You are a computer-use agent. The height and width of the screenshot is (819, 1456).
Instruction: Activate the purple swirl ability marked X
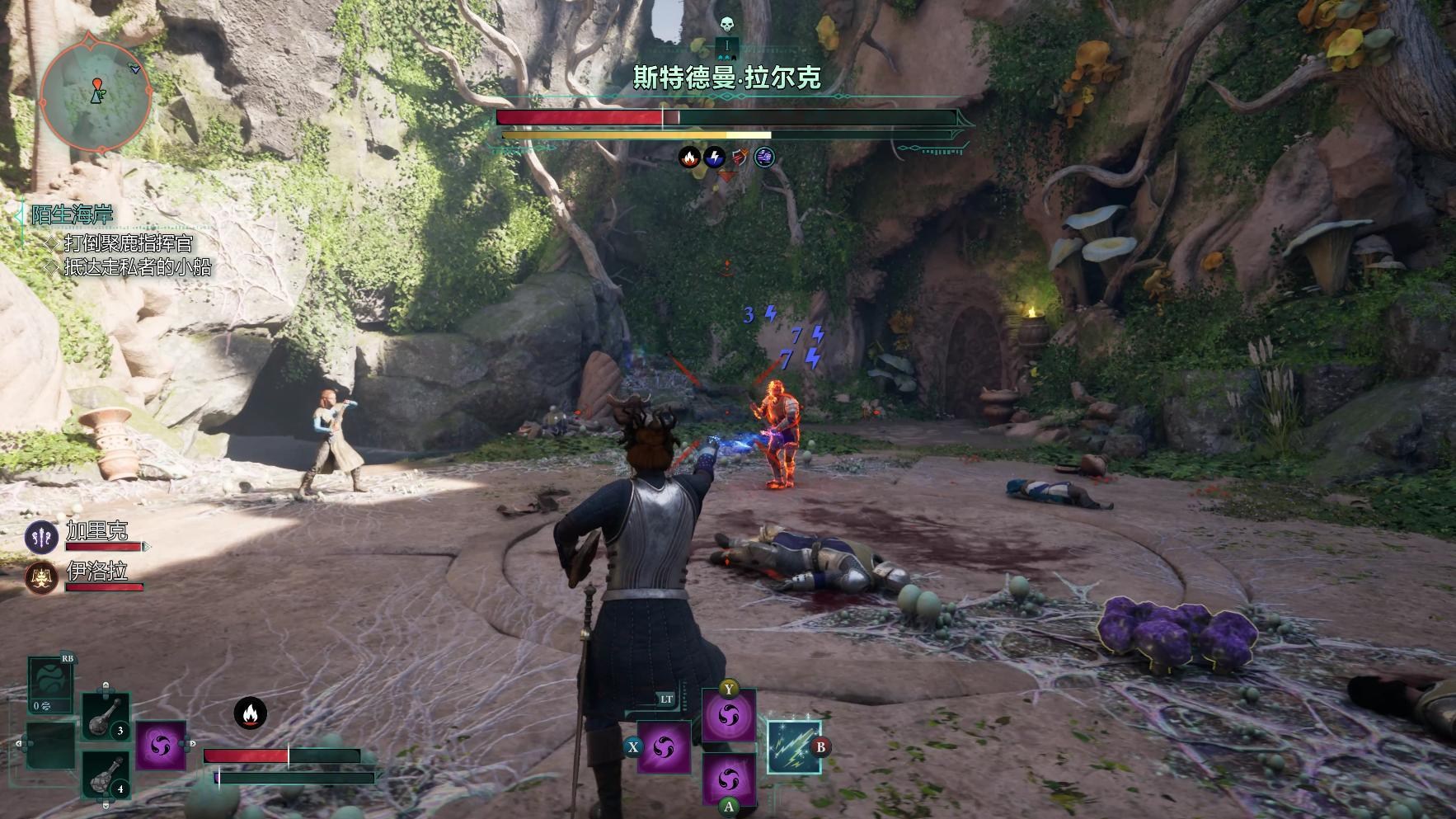click(x=664, y=747)
